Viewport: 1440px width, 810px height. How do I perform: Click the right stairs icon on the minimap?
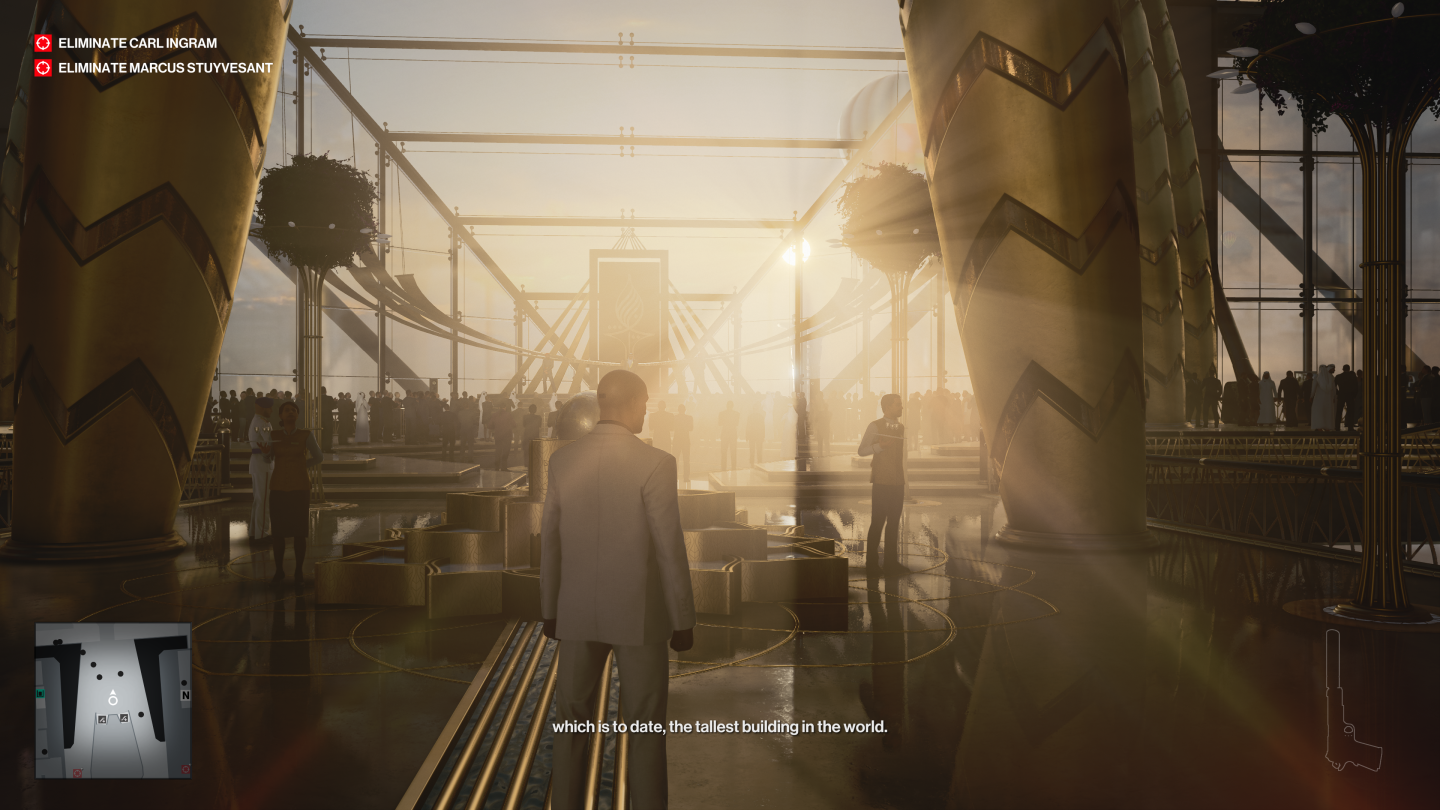coord(124,718)
